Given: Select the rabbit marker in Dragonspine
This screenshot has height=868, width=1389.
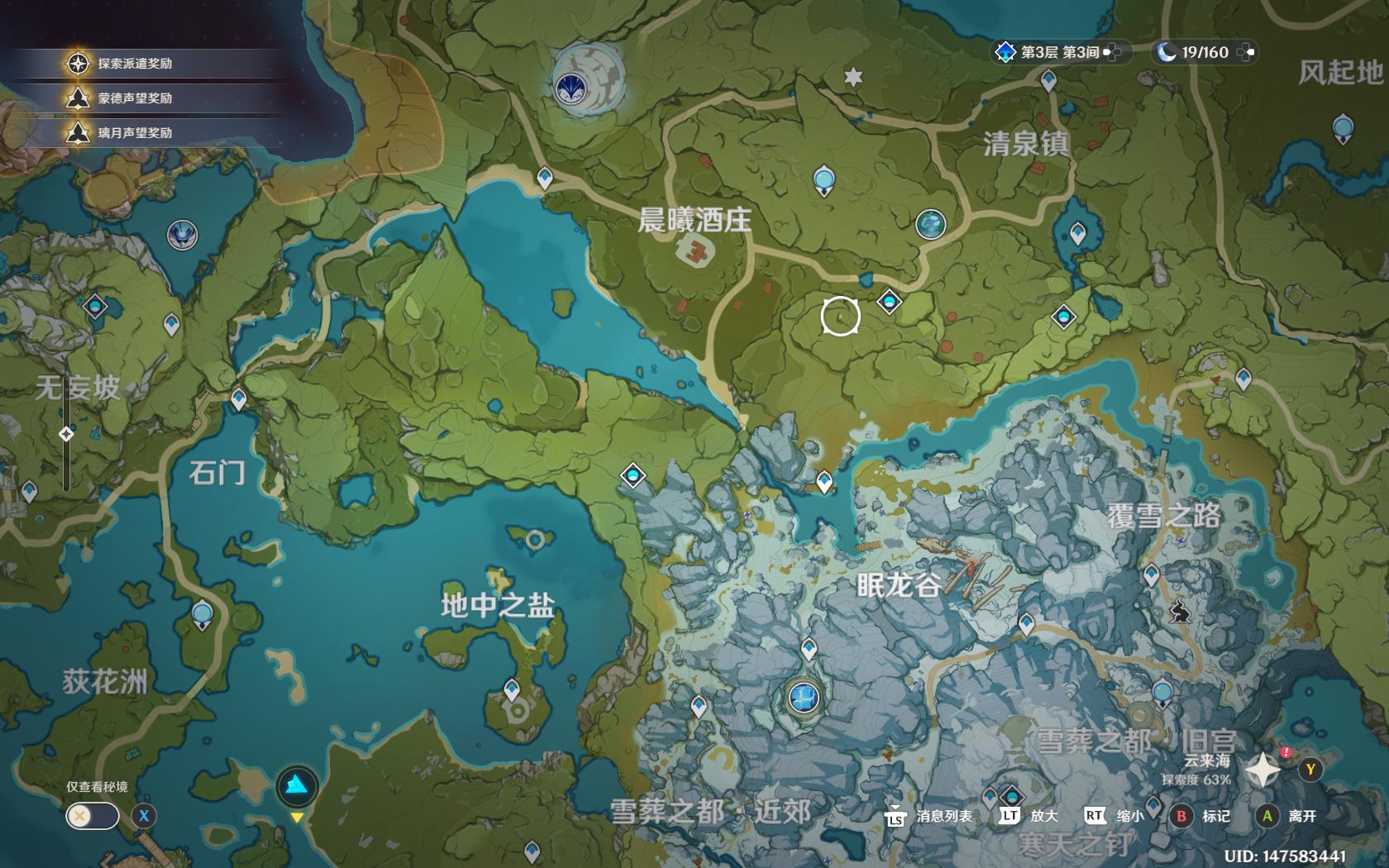Looking at the screenshot, I should [1180, 611].
